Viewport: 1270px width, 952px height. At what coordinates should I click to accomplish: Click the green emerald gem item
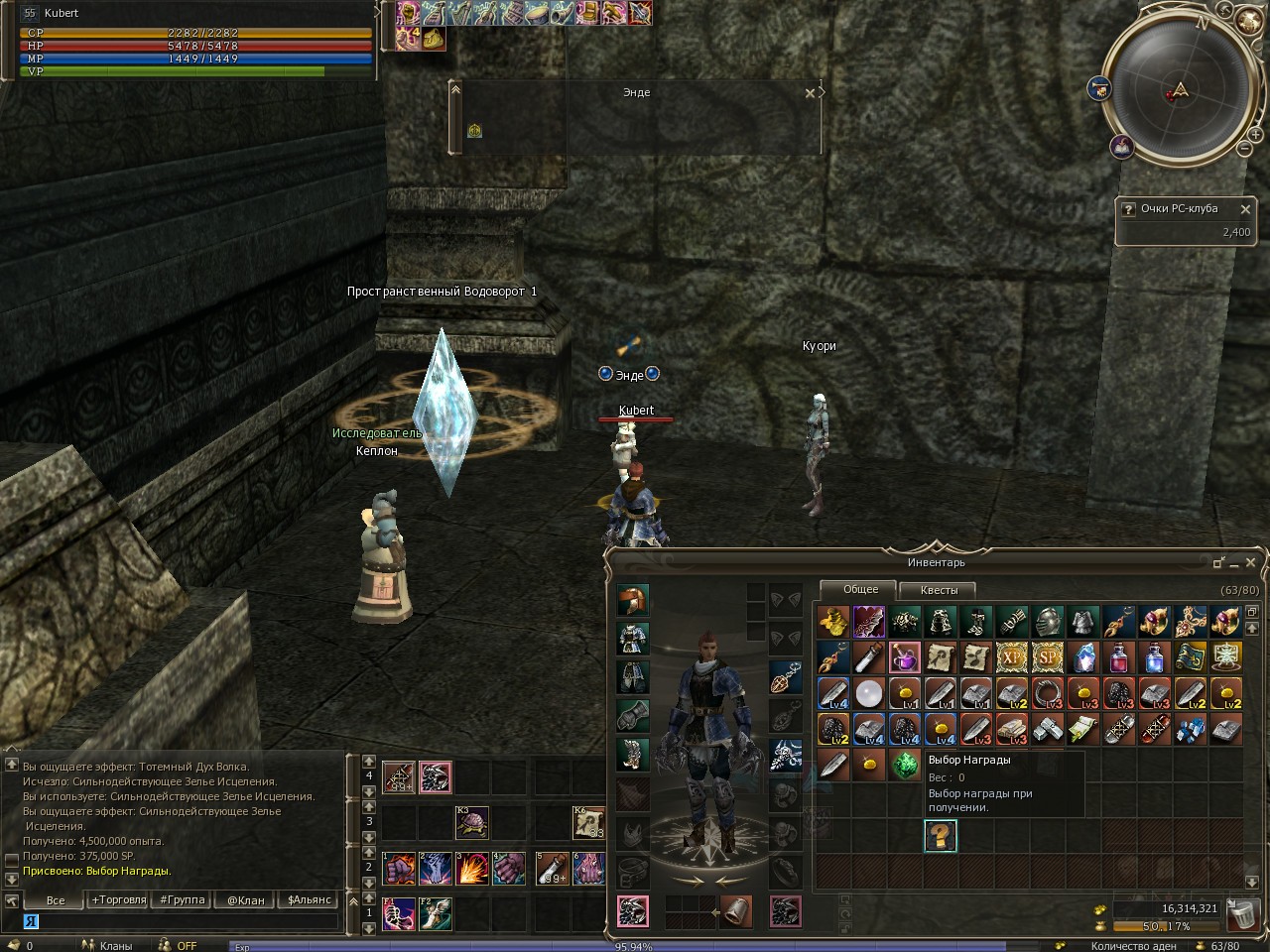point(904,765)
